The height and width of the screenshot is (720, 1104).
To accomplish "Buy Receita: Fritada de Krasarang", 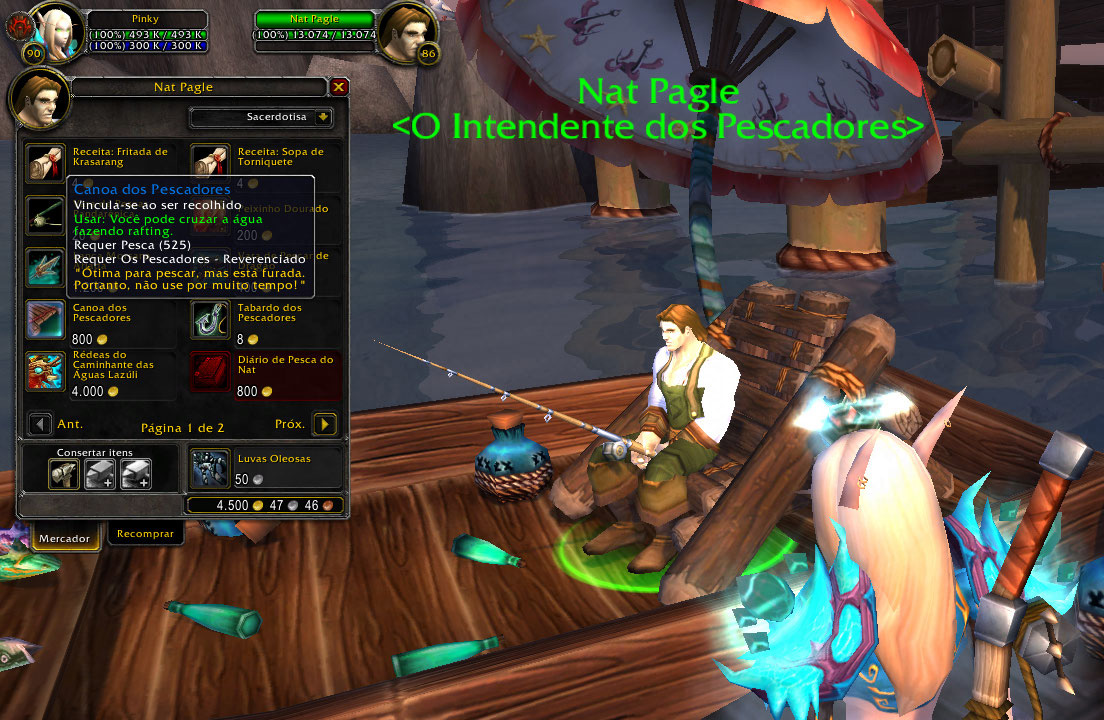I will pyautogui.click(x=44, y=161).
